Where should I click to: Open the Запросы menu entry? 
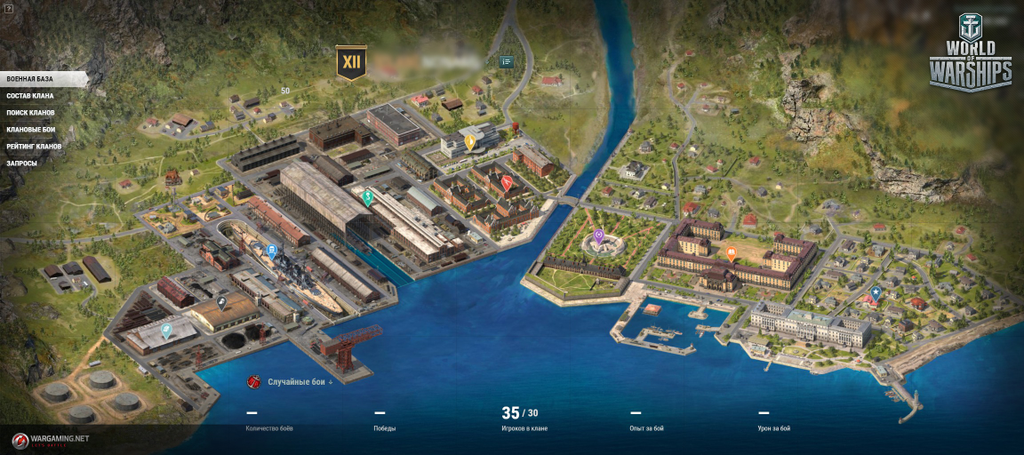pyautogui.click(x=22, y=163)
